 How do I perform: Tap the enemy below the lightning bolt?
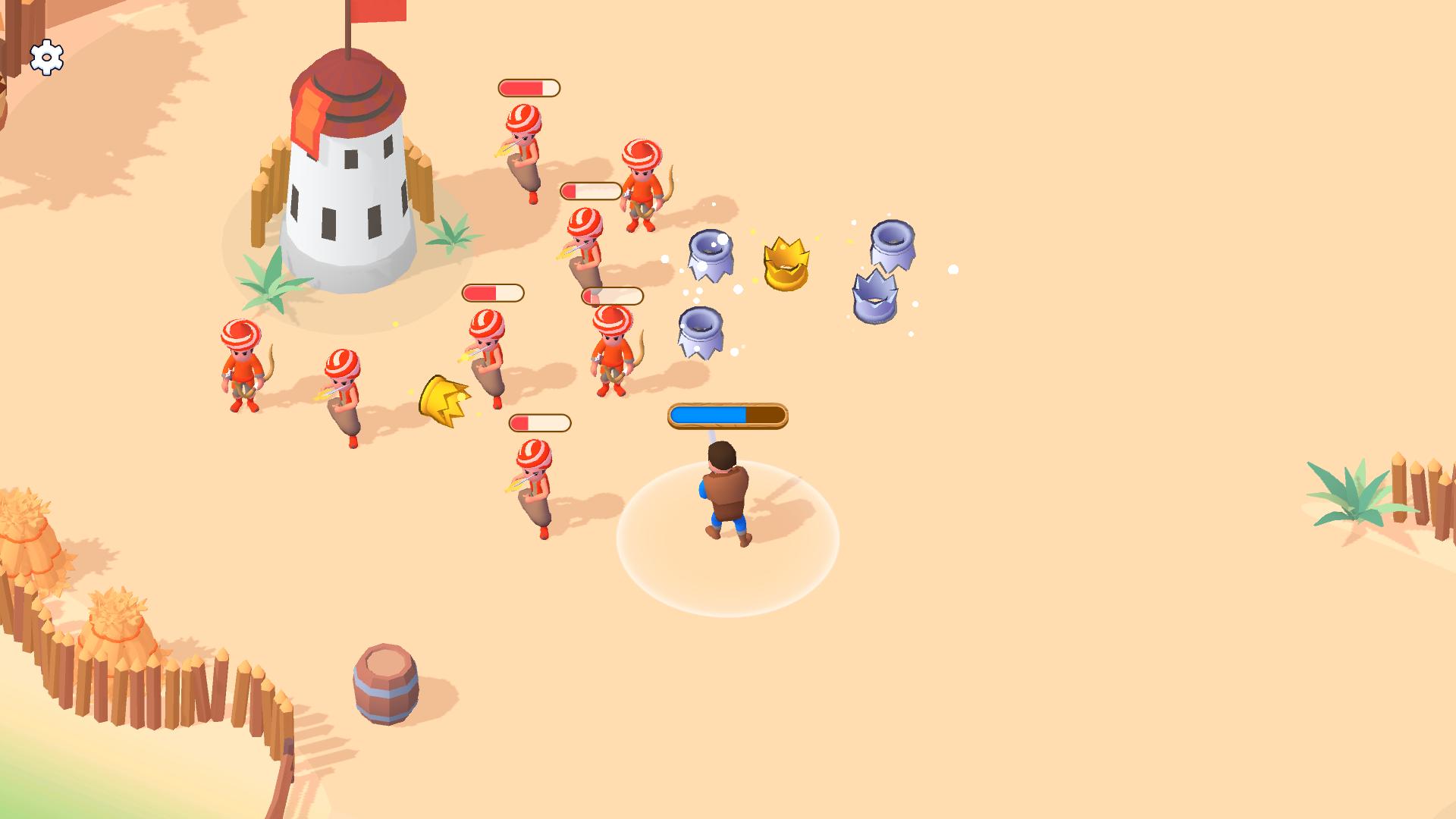[x=535, y=489]
